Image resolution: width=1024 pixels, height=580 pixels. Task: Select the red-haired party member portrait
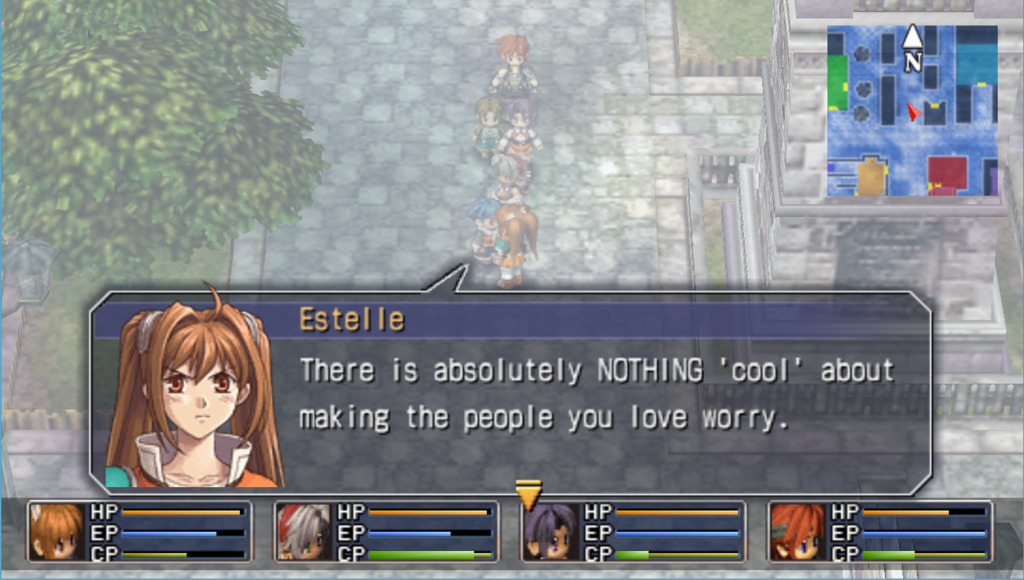[798, 531]
